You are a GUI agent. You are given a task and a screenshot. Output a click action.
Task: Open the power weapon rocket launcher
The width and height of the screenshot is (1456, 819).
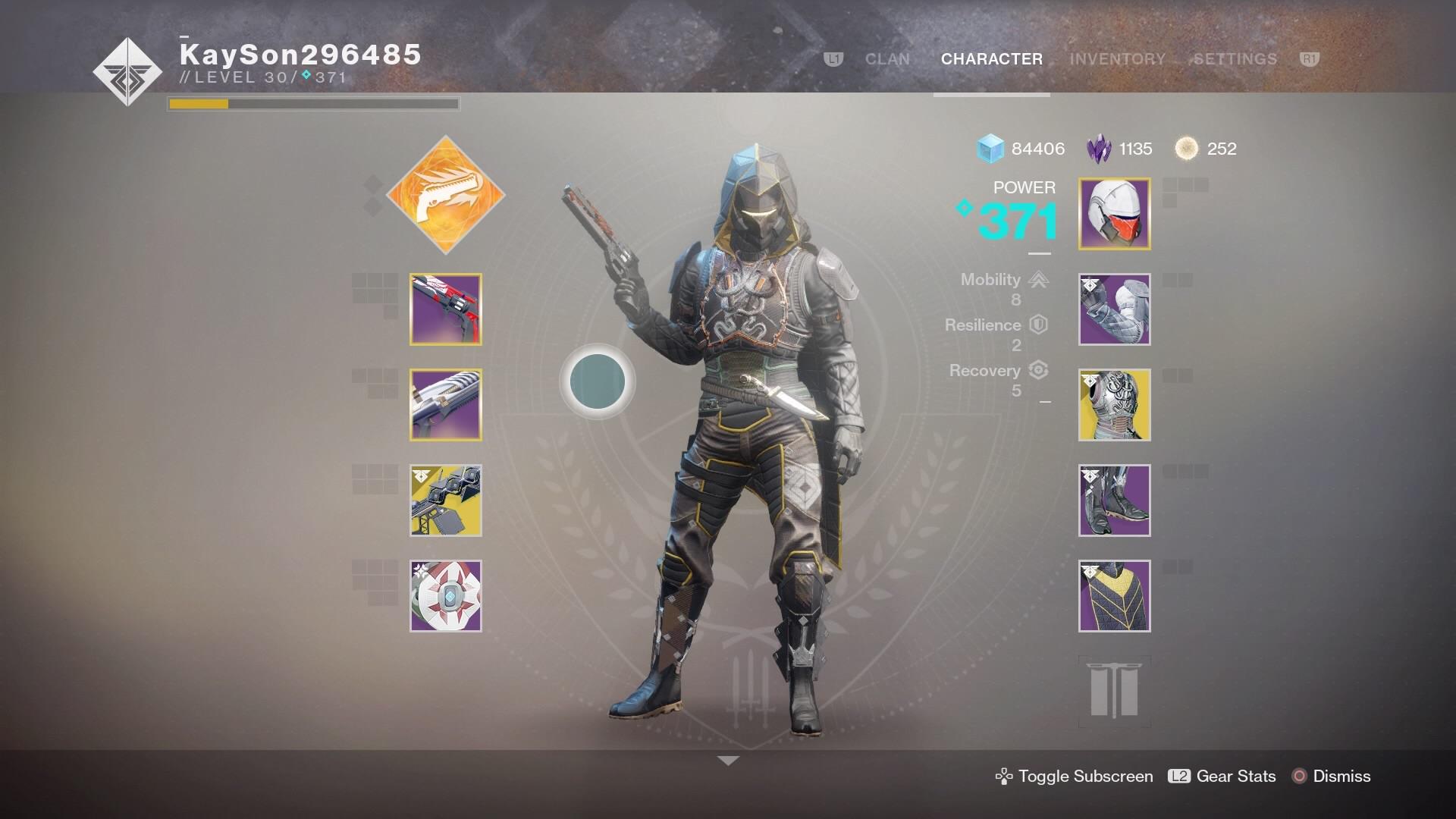444,500
